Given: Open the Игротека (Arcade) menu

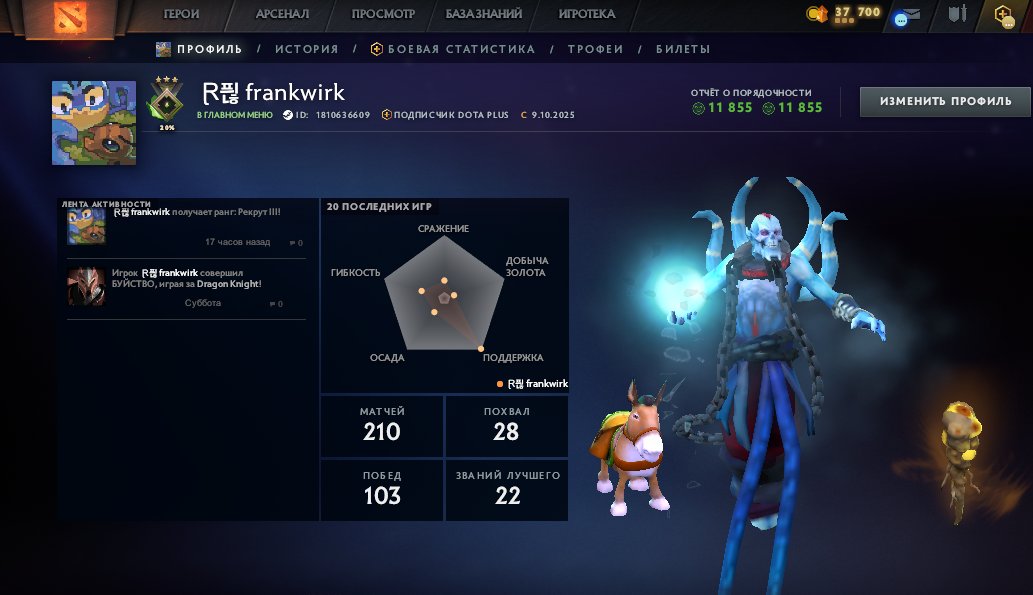Looking at the screenshot, I should click(587, 14).
